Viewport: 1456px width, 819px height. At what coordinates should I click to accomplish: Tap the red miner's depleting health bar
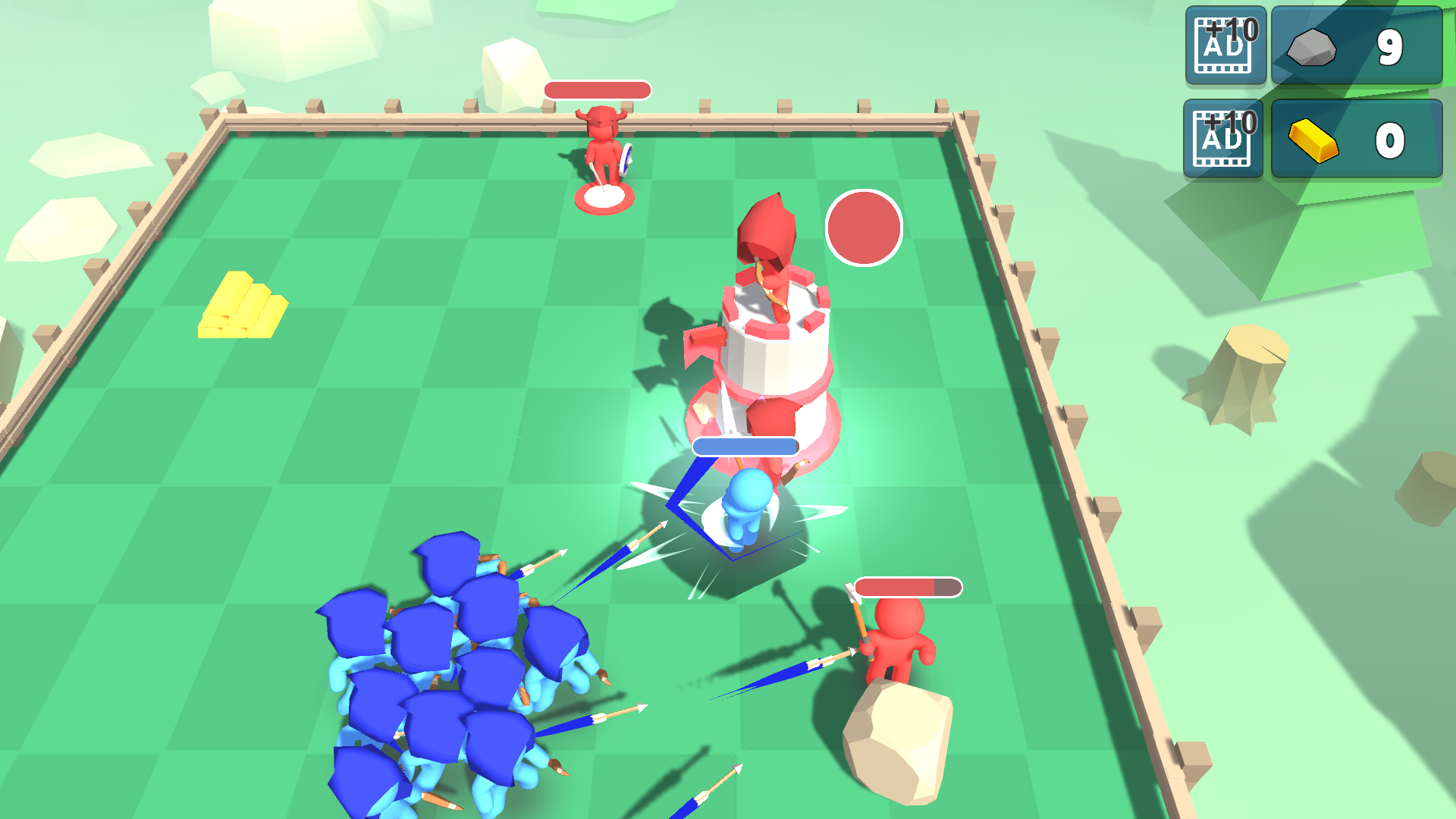tap(907, 586)
